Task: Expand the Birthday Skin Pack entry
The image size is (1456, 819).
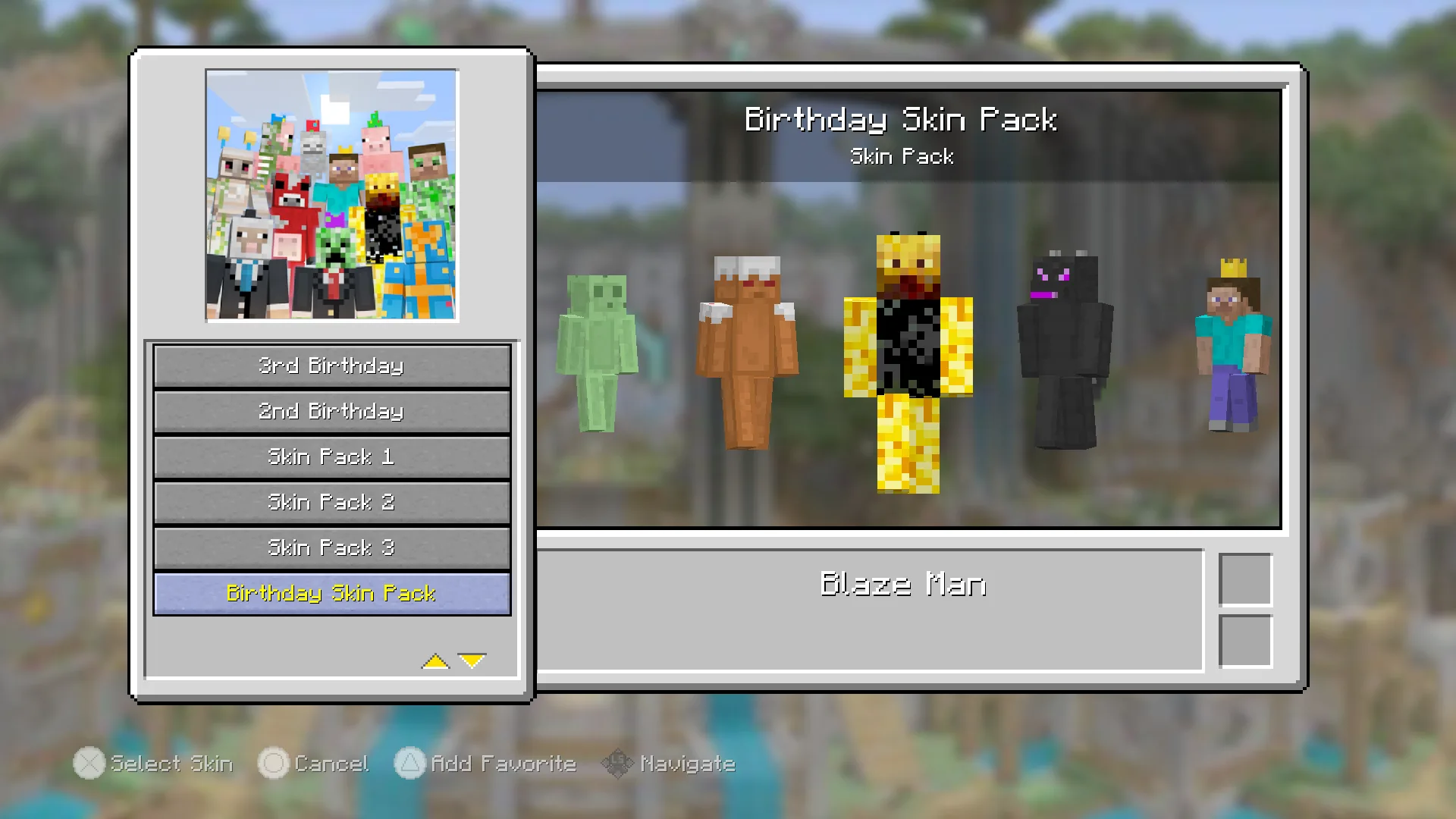Action: coord(331,594)
